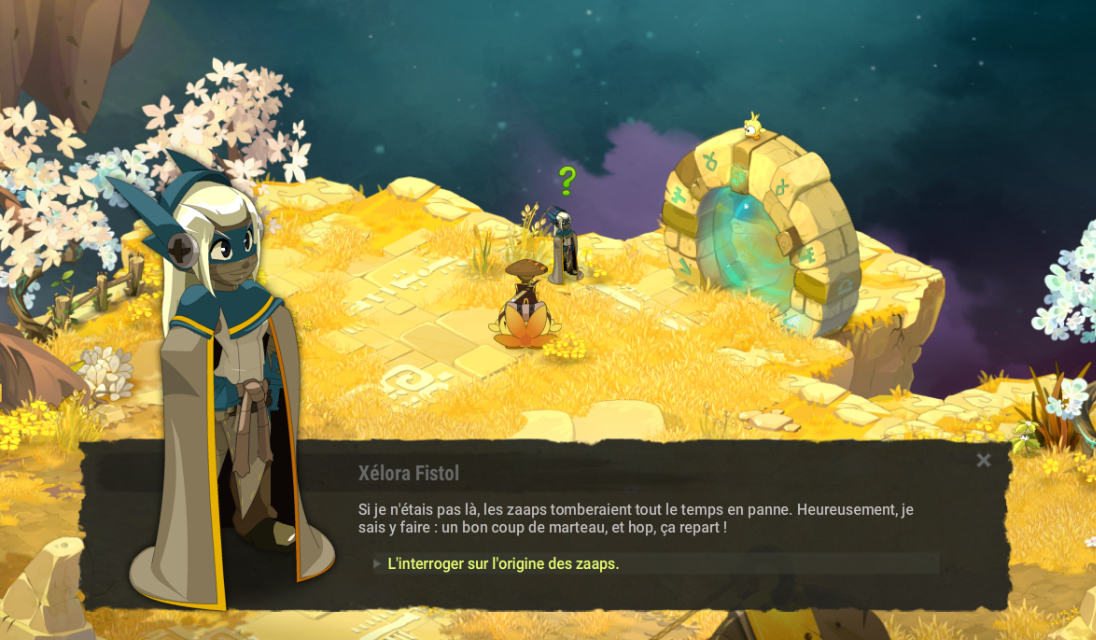Choose the reply about the origin of zaaps

(x=503, y=564)
